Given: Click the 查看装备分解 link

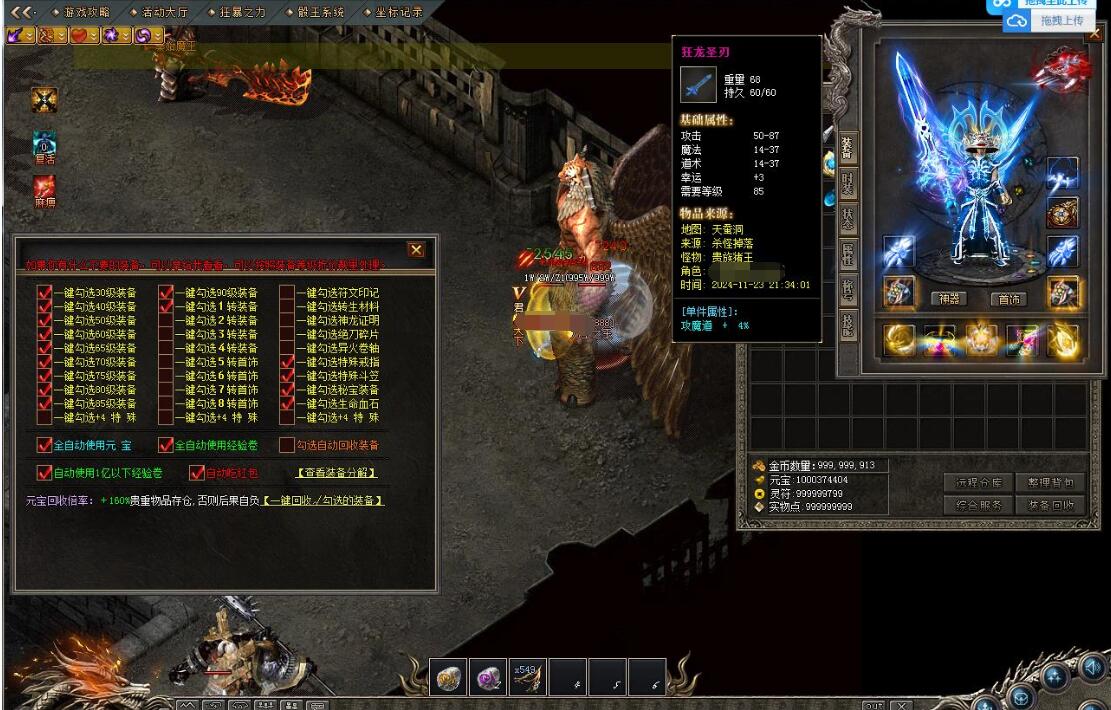Looking at the screenshot, I should pos(337,473).
